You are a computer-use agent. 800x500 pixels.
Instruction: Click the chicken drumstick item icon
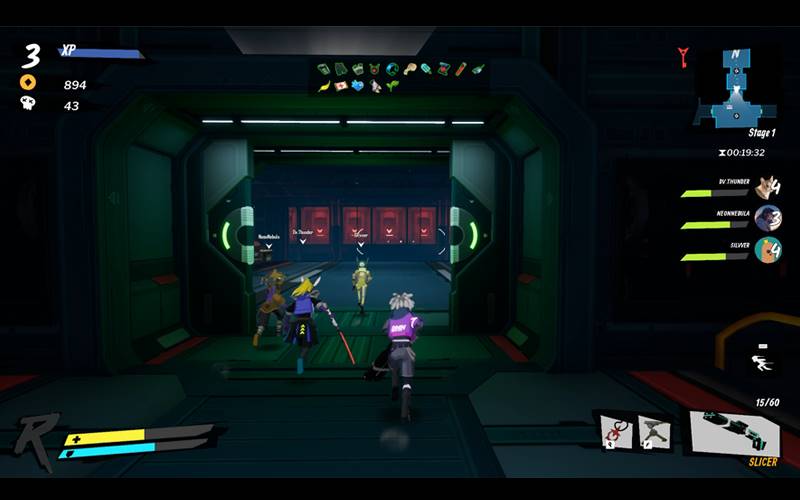pyautogui.click(x=409, y=69)
